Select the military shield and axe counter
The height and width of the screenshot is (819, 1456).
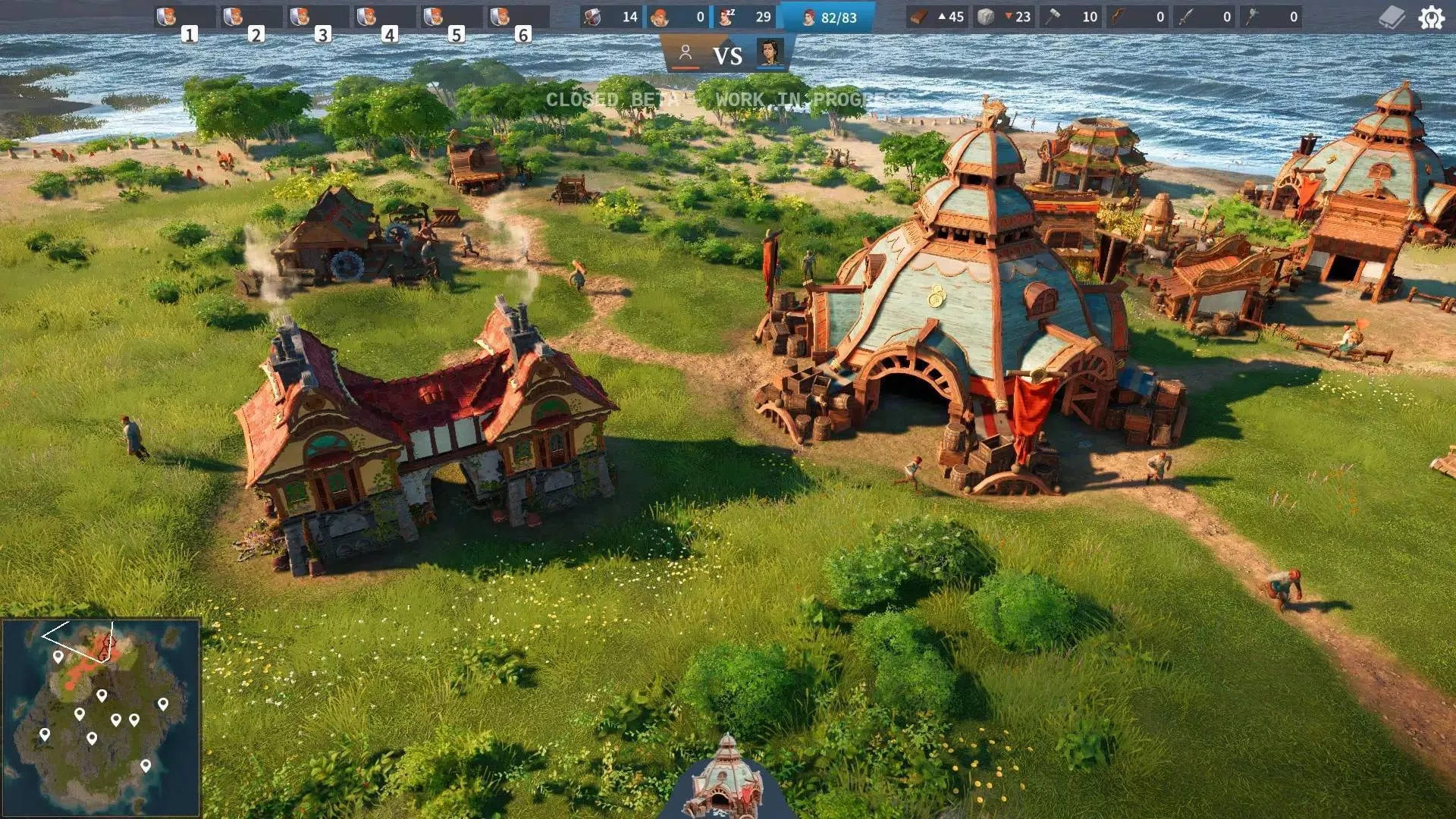[x=611, y=17]
